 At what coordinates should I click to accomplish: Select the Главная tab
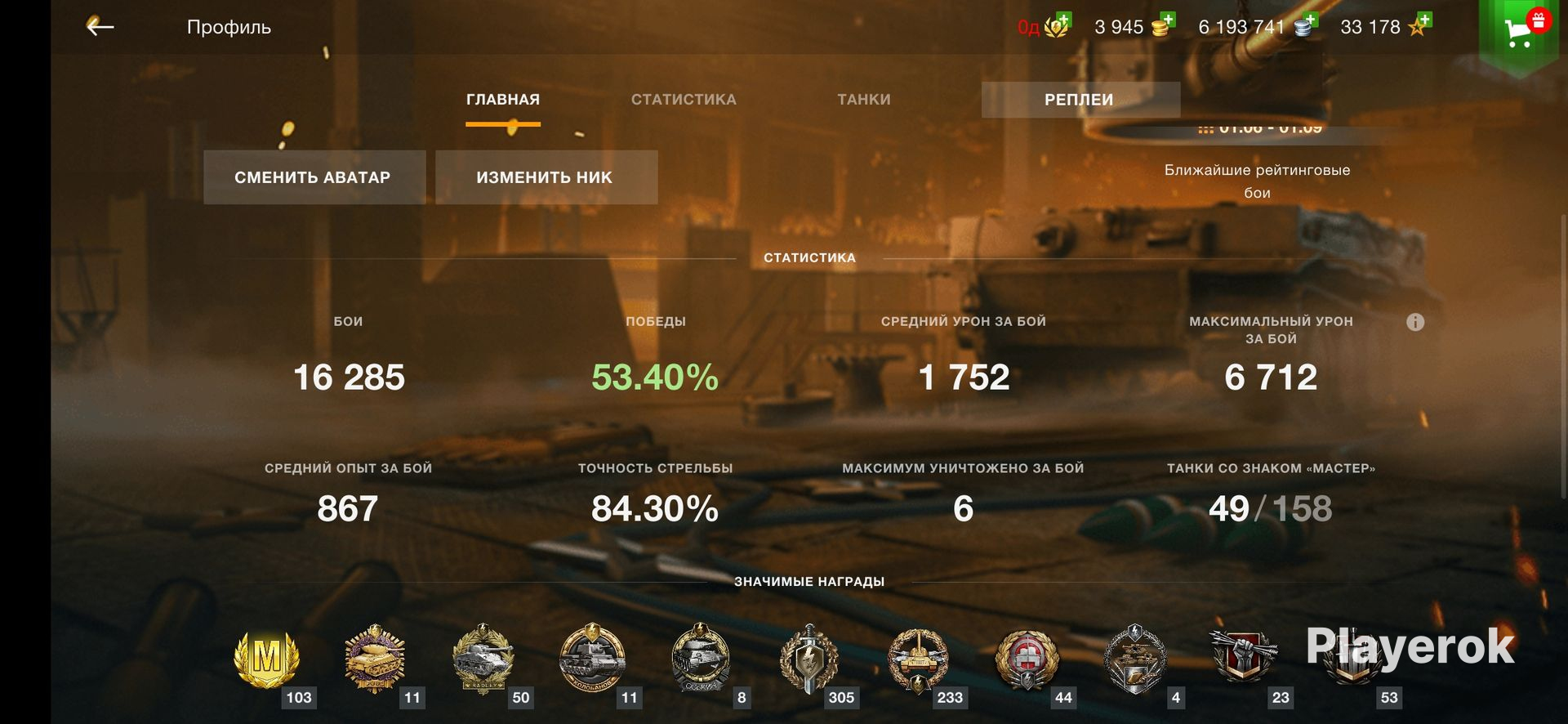[x=503, y=100]
